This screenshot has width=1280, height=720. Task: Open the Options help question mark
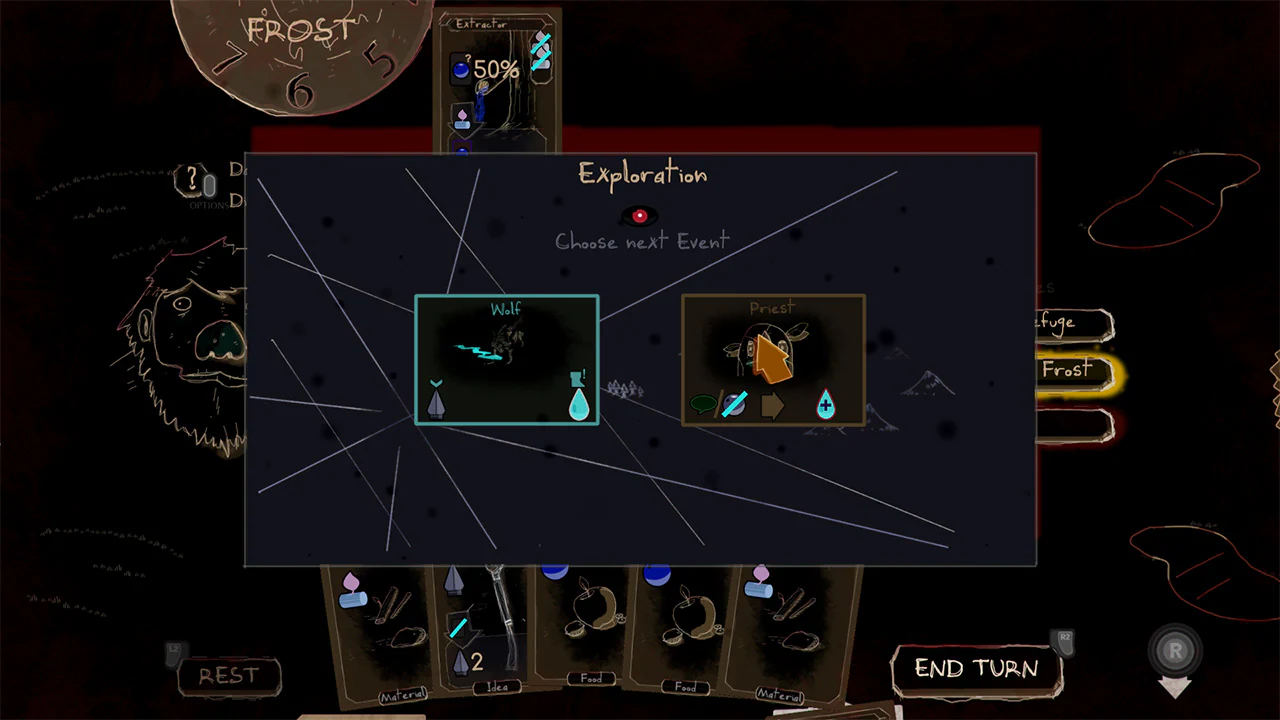(192, 178)
